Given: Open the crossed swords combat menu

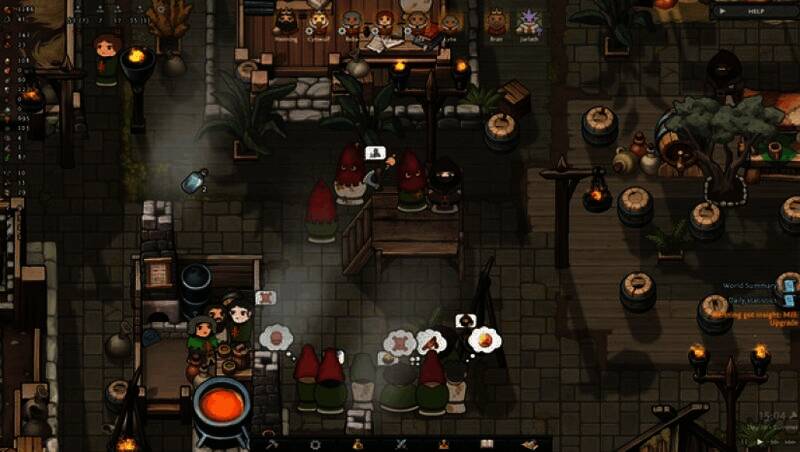Looking at the screenshot, I should tap(401, 443).
